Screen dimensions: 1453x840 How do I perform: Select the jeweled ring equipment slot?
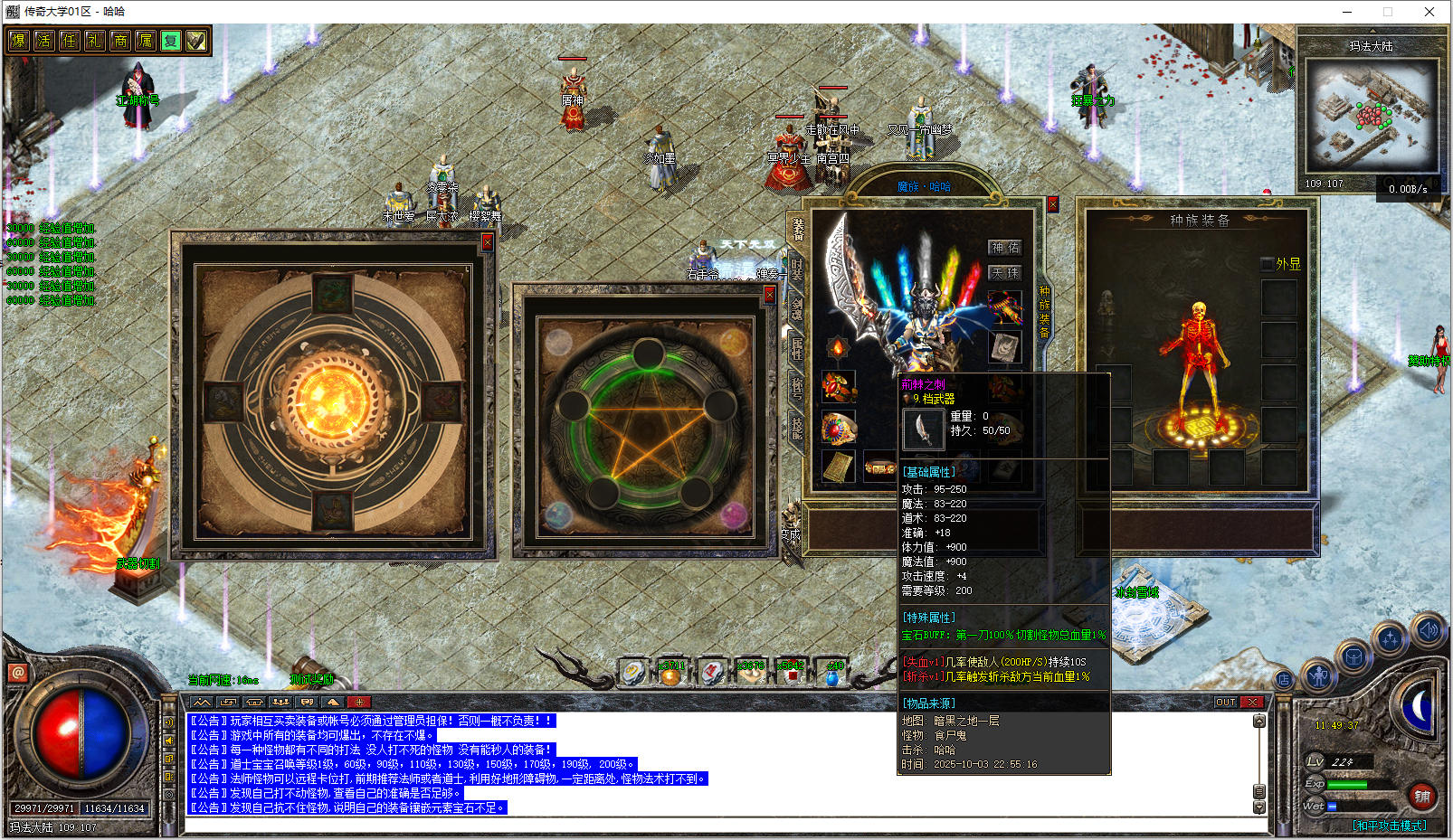point(839,429)
